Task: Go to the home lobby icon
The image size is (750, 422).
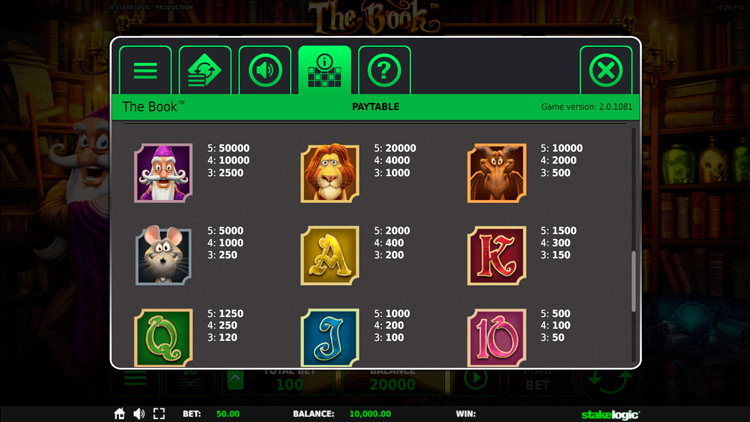Action: (x=120, y=413)
